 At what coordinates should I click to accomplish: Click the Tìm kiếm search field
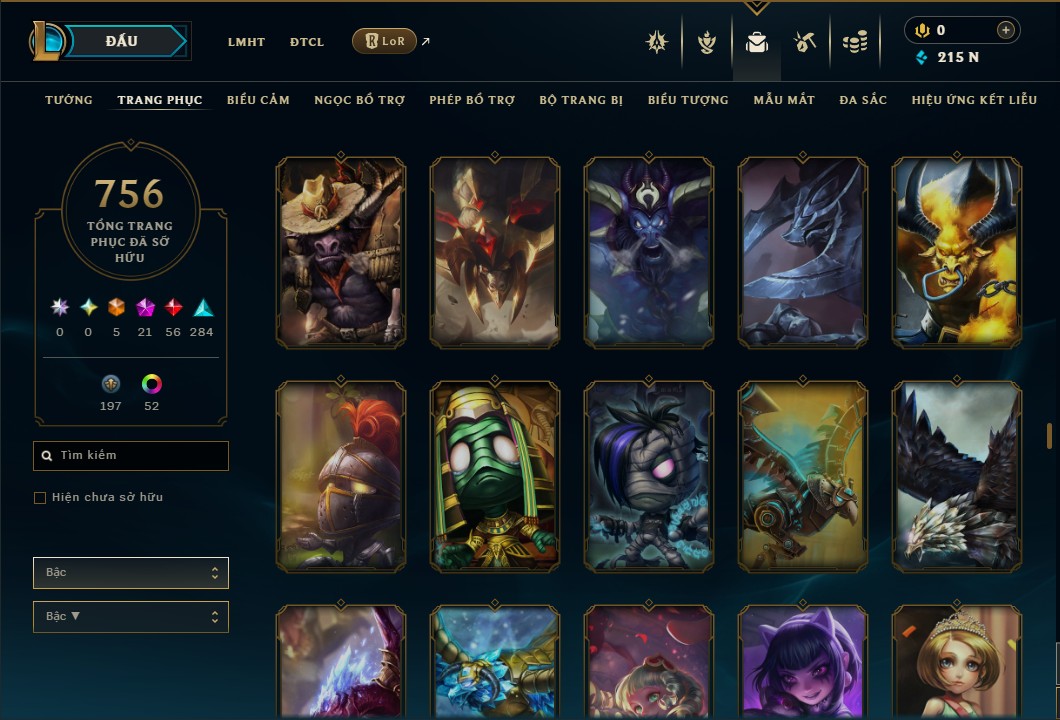coord(131,456)
